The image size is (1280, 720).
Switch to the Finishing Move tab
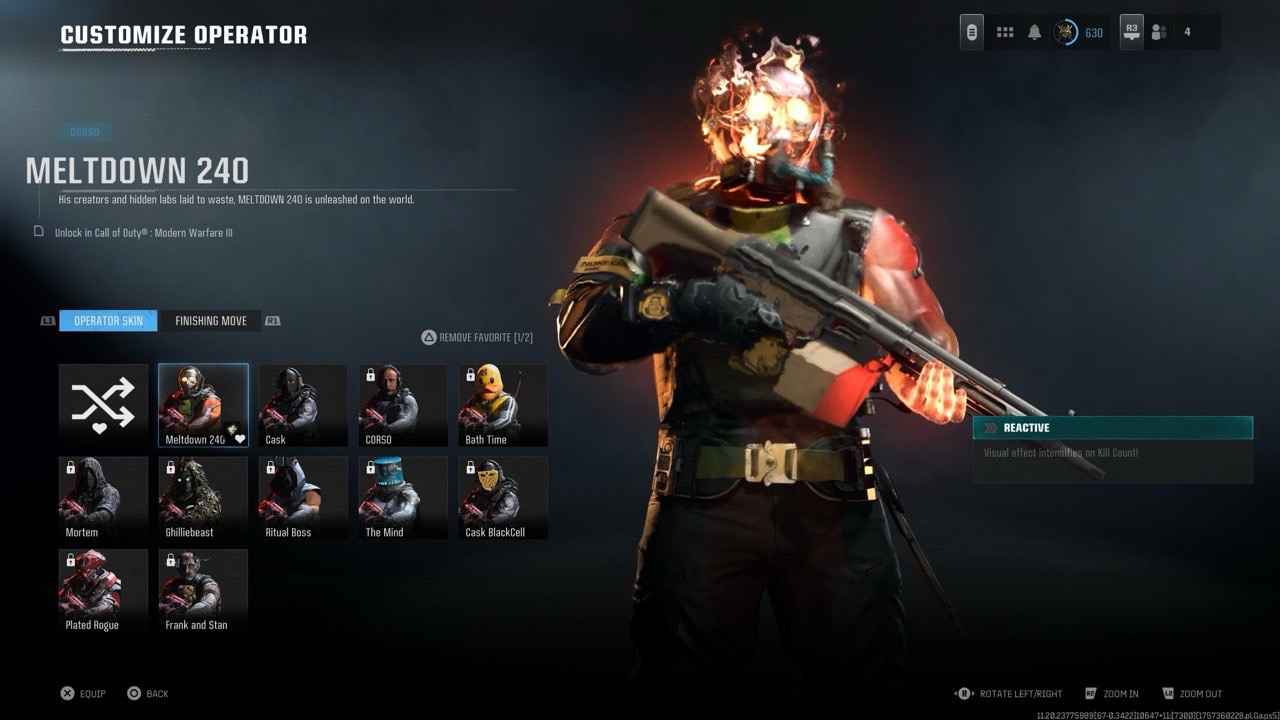click(x=211, y=321)
